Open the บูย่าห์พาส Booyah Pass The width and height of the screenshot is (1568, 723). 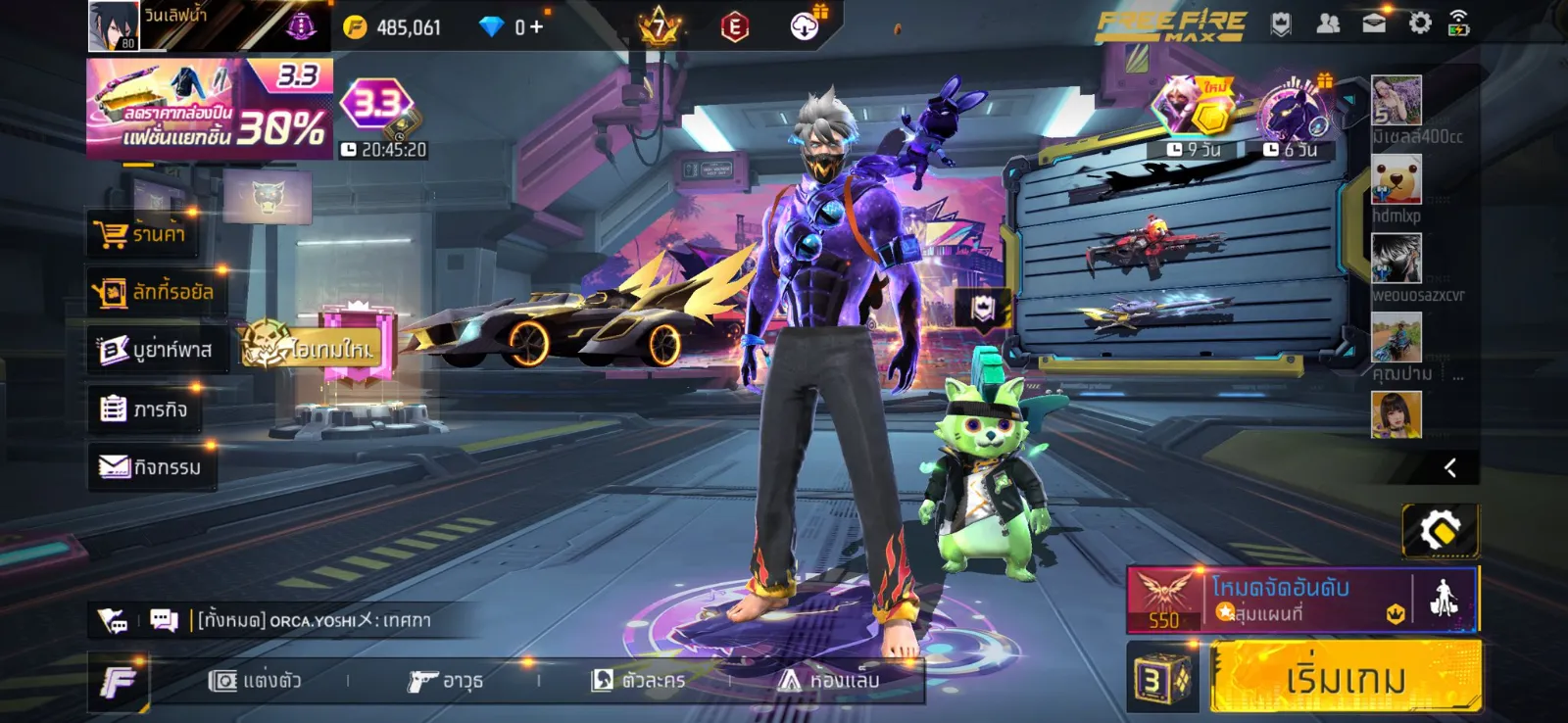pyautogui.click(x=157, y=350)
